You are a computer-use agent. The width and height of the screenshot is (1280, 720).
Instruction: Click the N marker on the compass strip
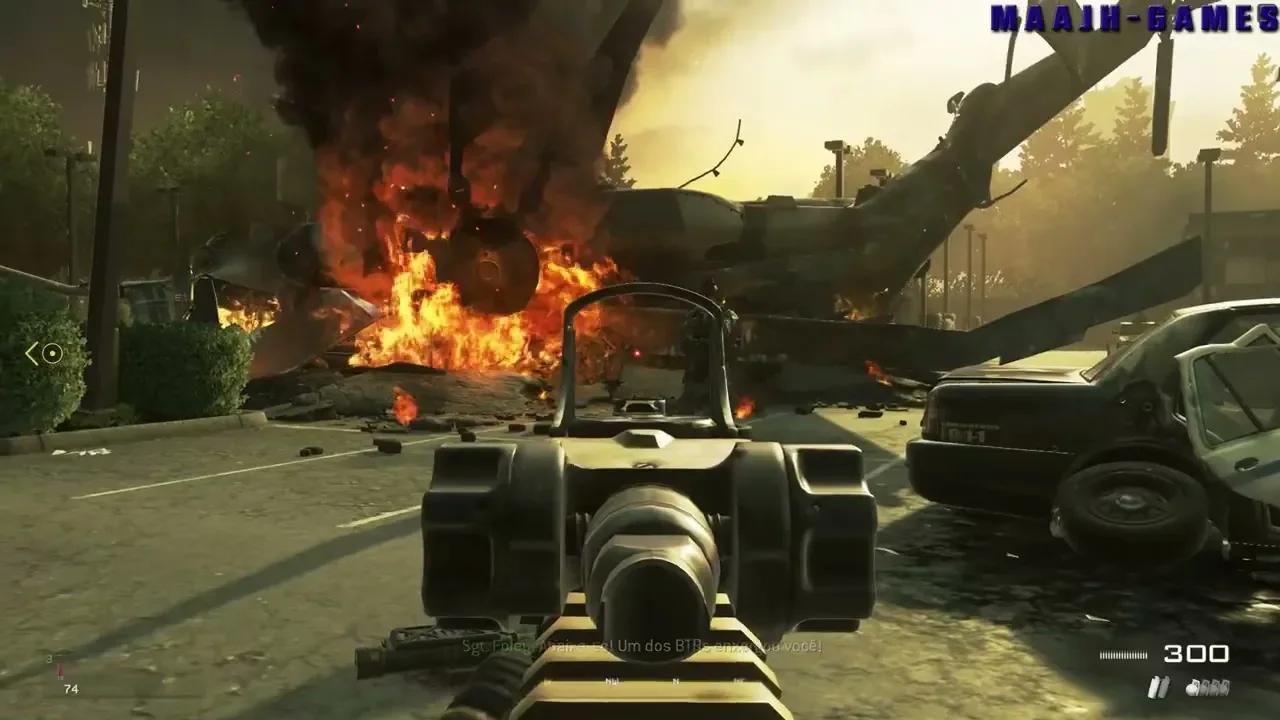click(676, 681)
